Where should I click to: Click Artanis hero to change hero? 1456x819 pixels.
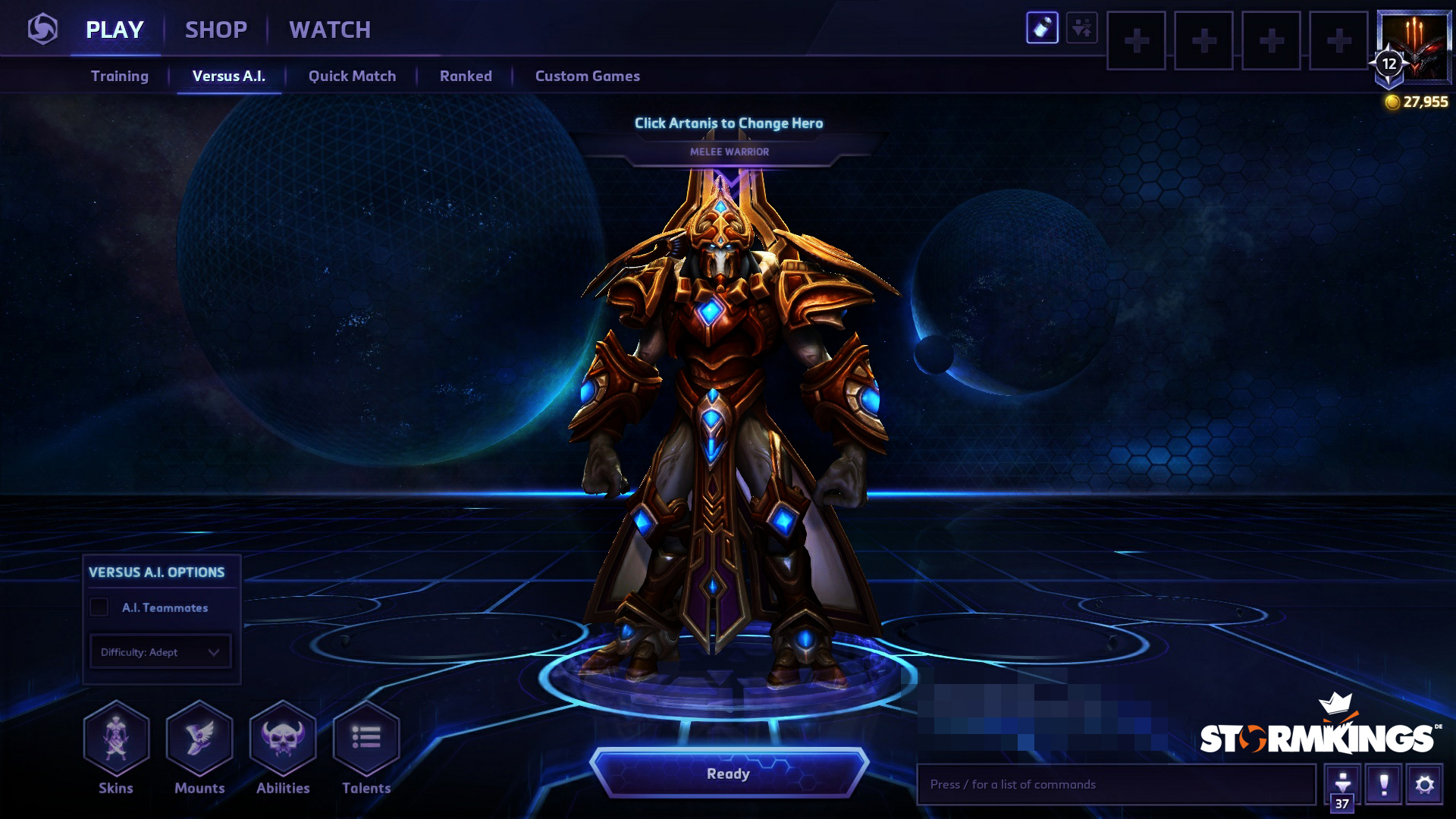coord(728,417)
